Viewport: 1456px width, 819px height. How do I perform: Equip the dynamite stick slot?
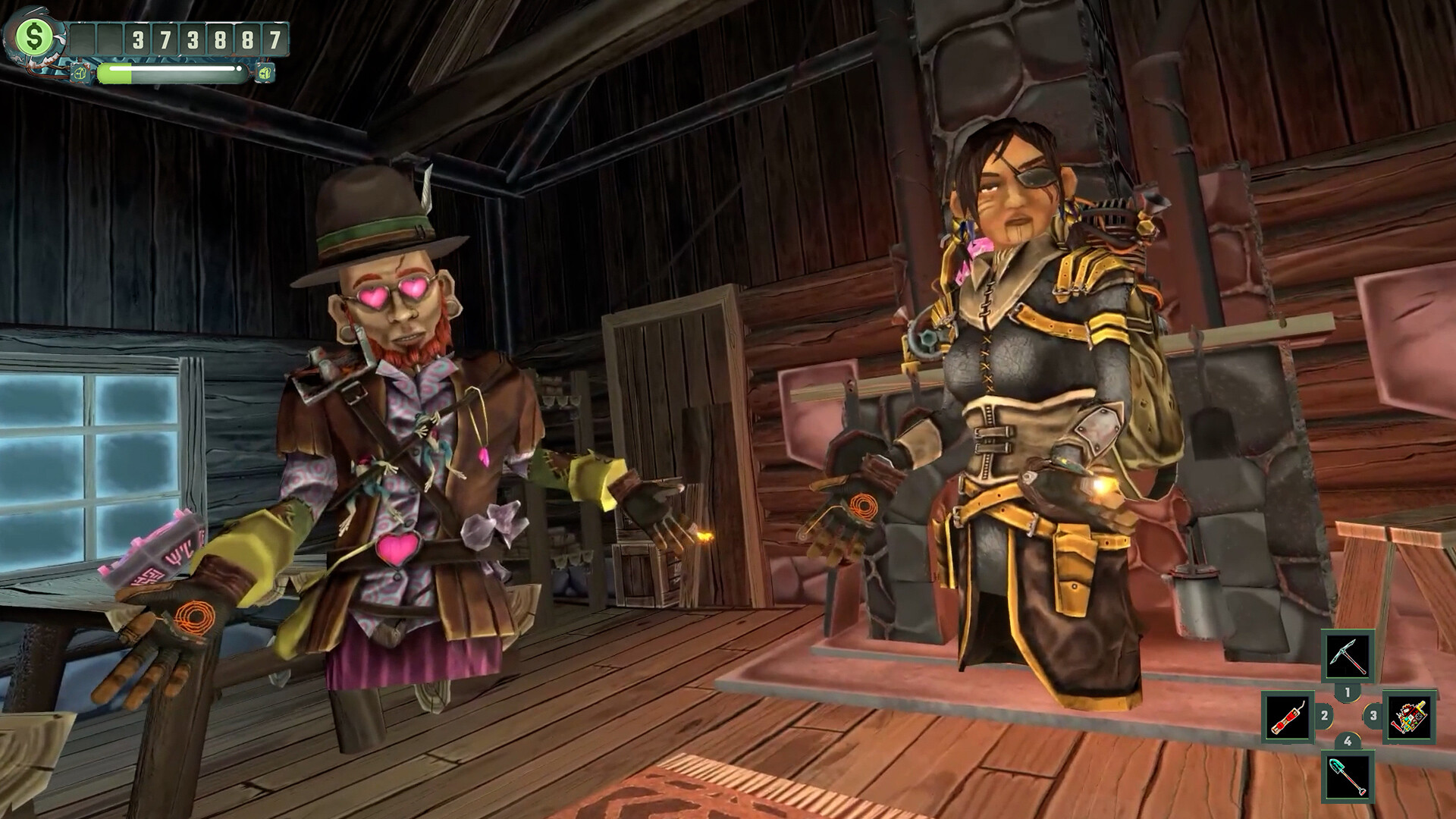click(x=1288, y=717)
